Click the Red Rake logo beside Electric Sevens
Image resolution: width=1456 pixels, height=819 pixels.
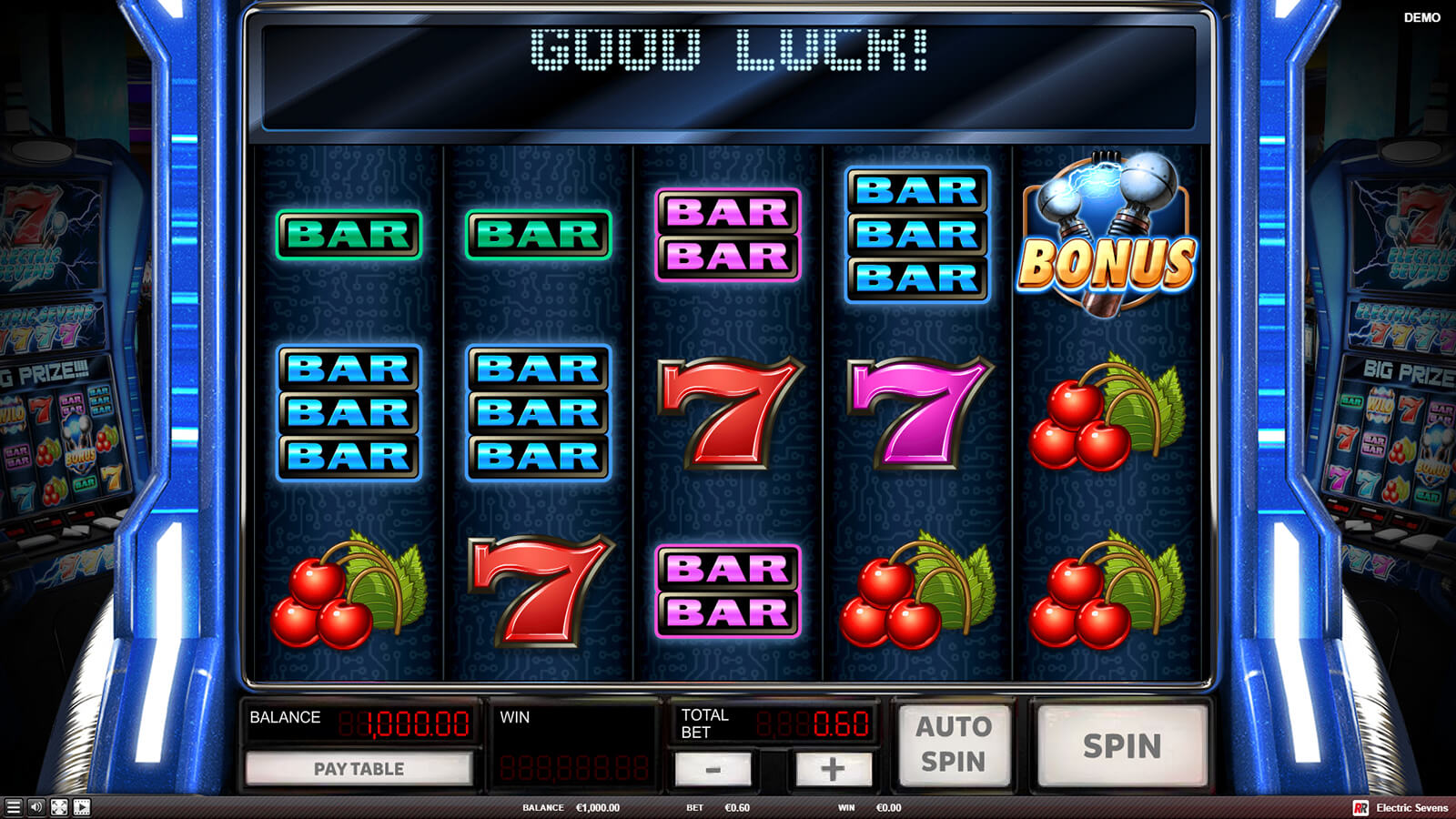tap(1360, 808)
